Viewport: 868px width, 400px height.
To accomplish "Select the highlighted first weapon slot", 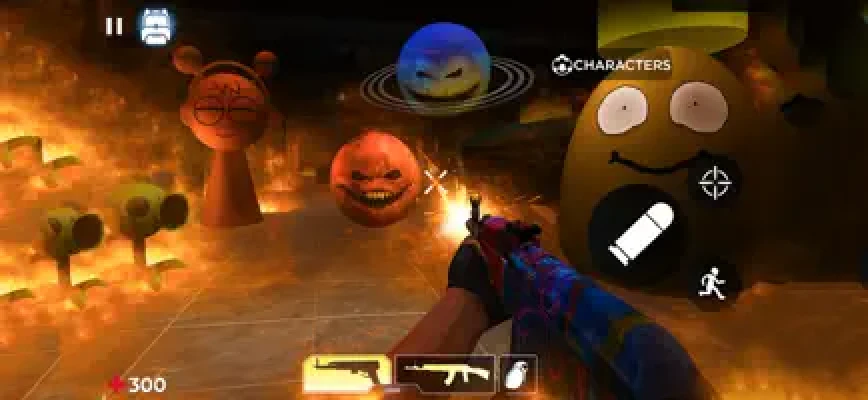I will pos(346,374).
